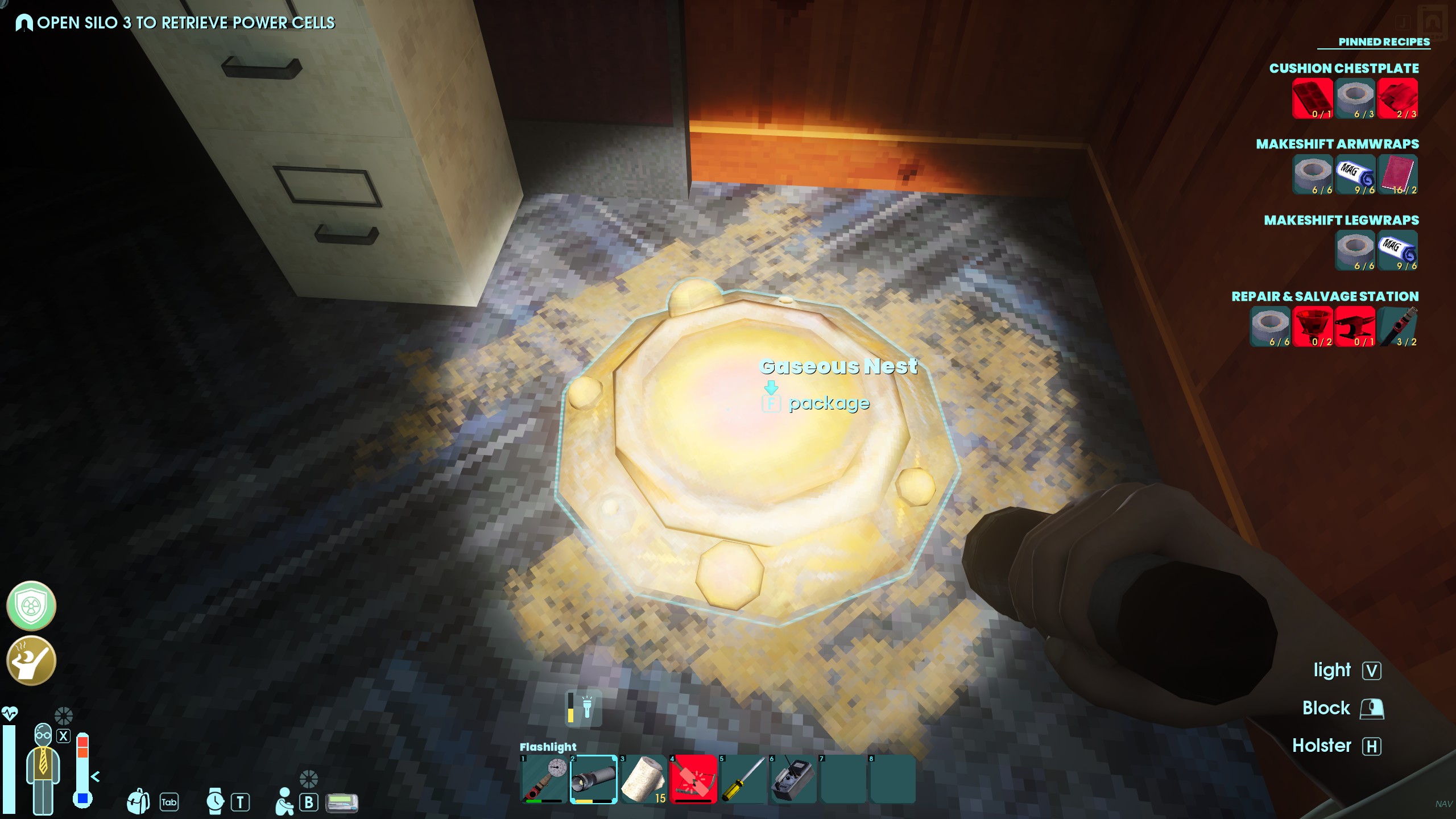Open the backpack inventory icon
The width and height of the screenshot is (1456, 819).
138,802
